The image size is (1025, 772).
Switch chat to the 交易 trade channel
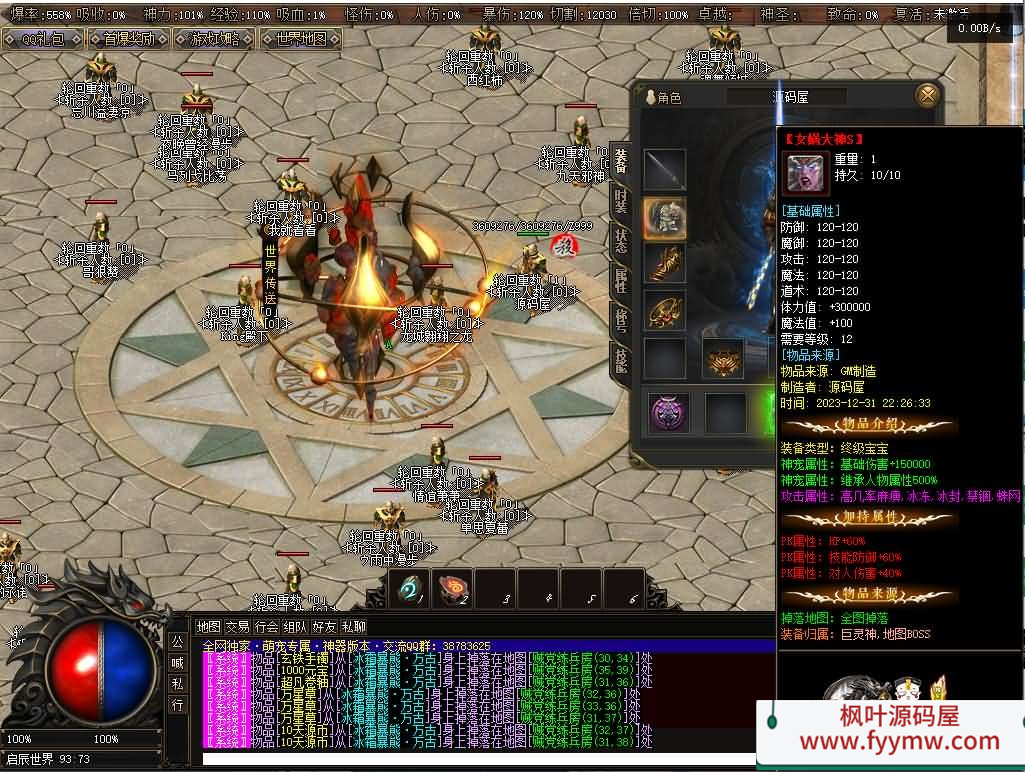pos(237,626)
